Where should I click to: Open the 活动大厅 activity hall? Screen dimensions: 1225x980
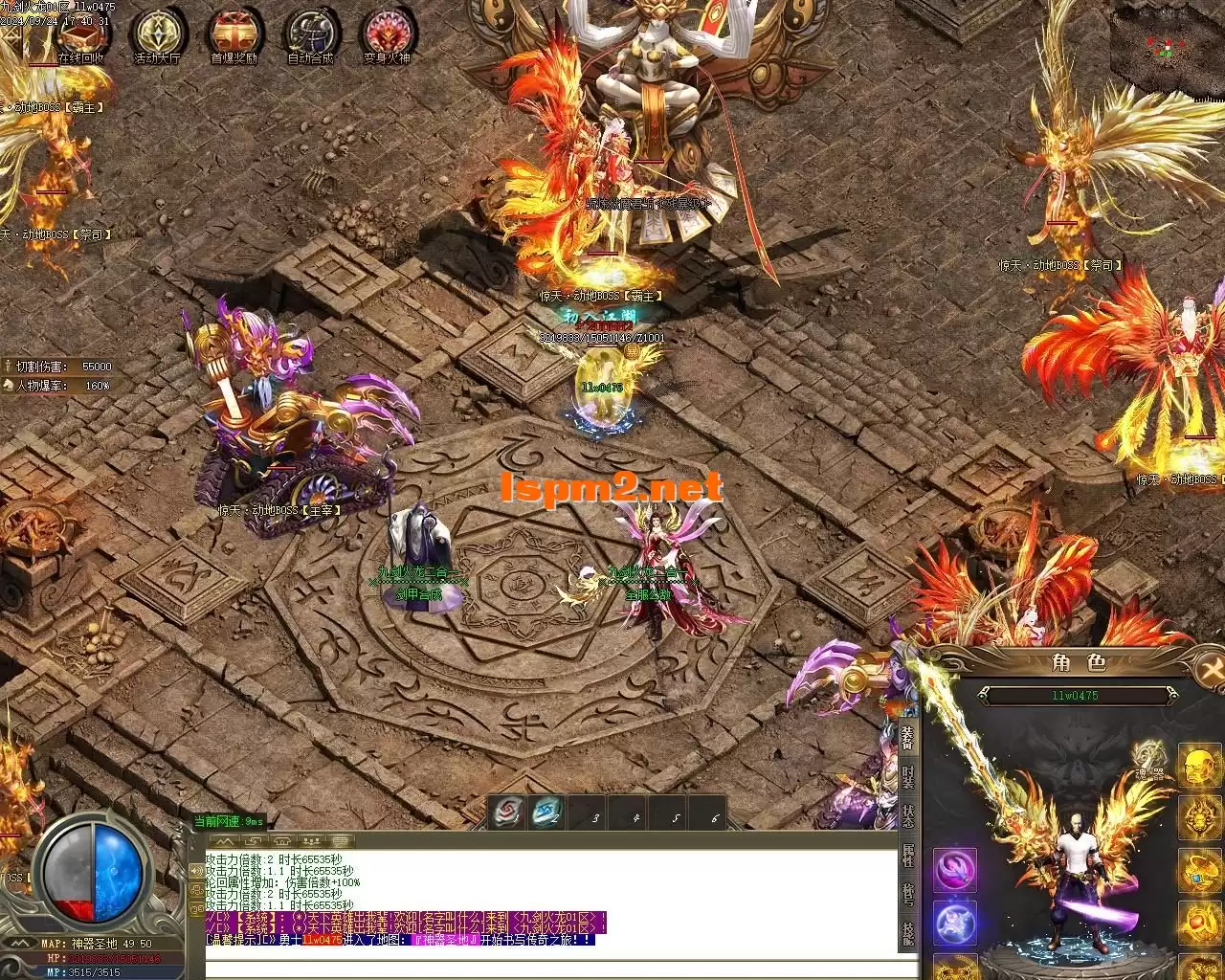[x=157, y=36]
